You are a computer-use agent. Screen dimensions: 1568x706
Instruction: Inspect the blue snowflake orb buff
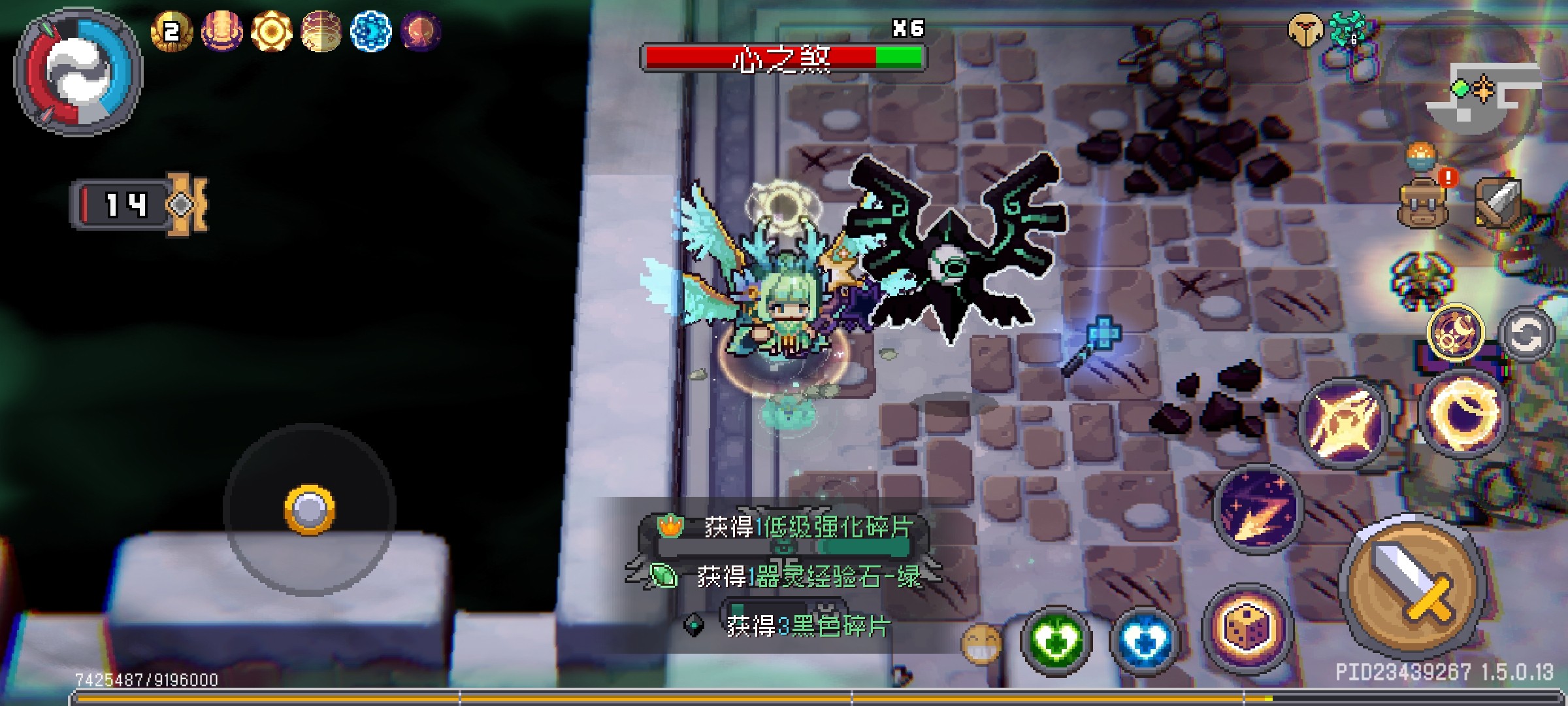click(x=370, y=31)
